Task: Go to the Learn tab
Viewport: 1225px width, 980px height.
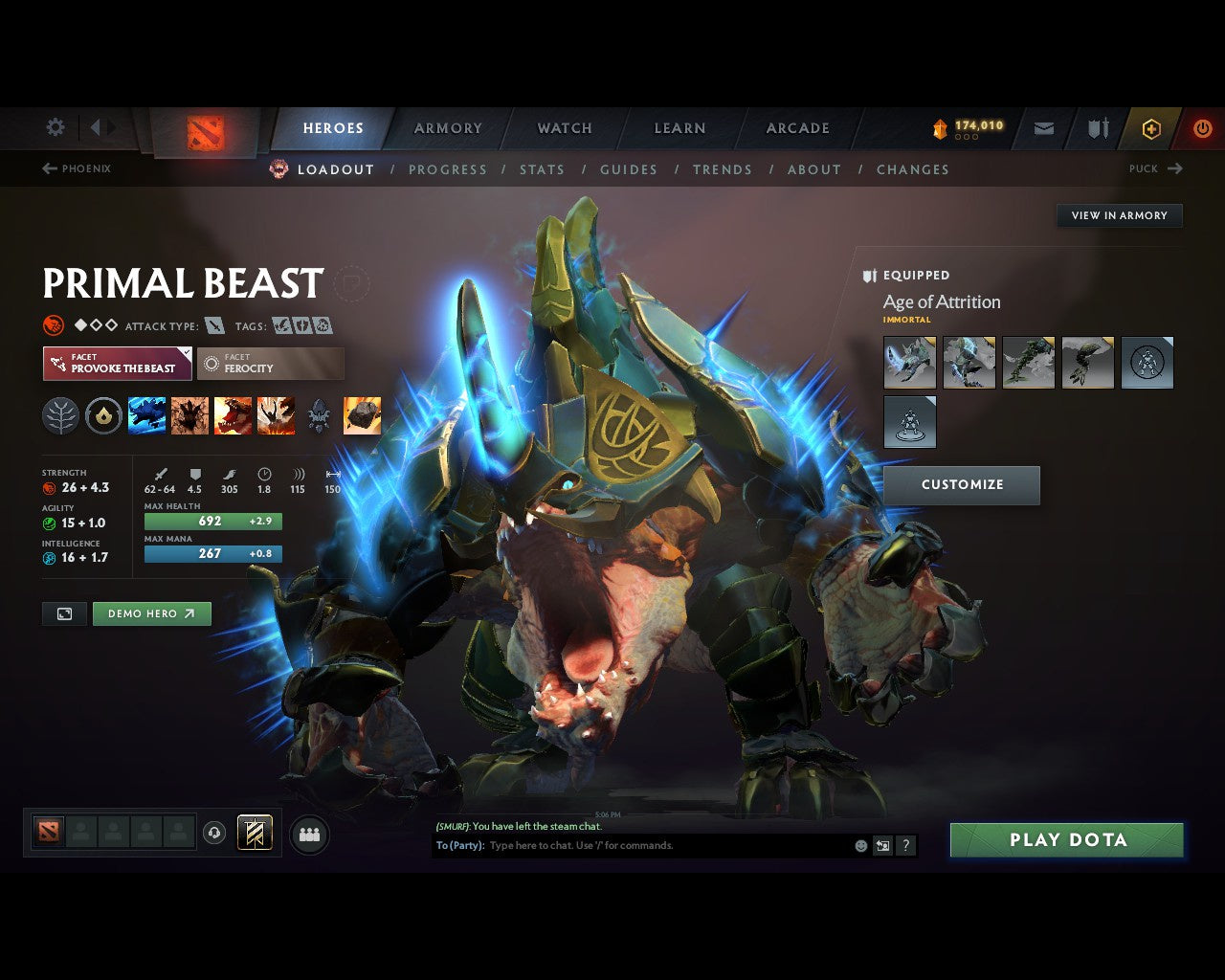Action: coord(679,128)
